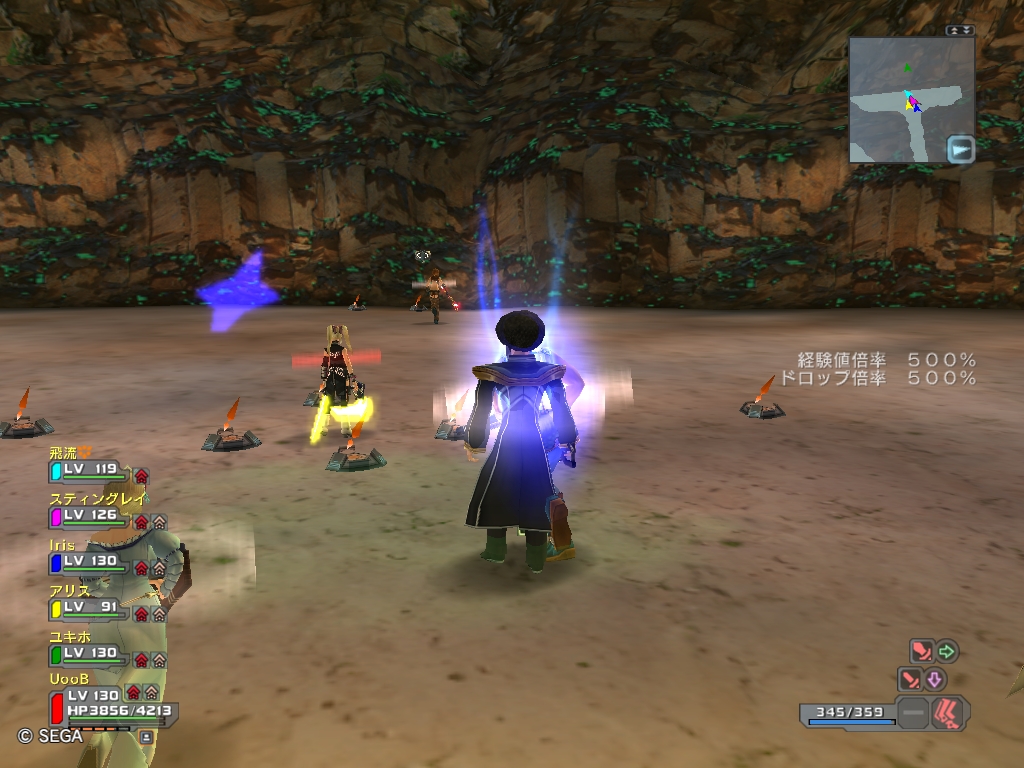
Task: Select the weapon icon beside the green right arrow
Action: point(921,652)
